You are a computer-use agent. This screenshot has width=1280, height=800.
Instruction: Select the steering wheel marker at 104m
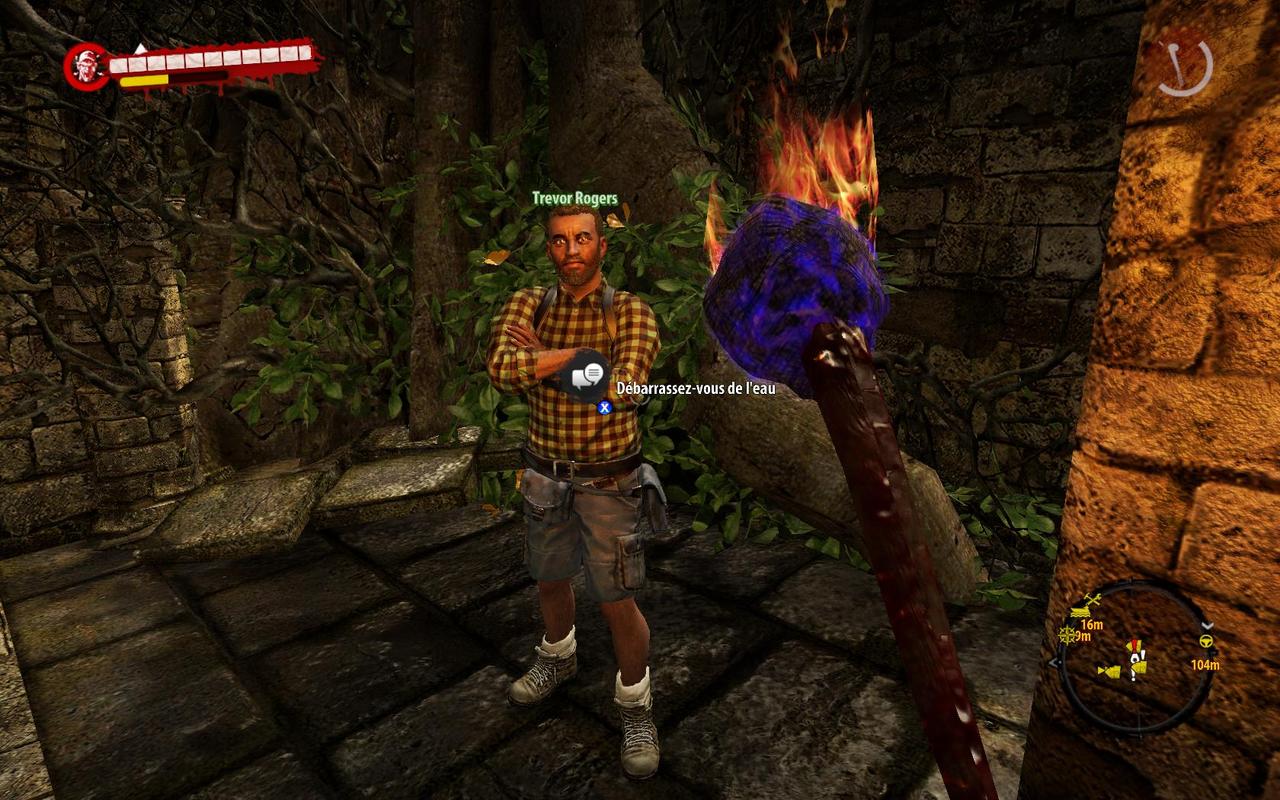pos(1206,642)
